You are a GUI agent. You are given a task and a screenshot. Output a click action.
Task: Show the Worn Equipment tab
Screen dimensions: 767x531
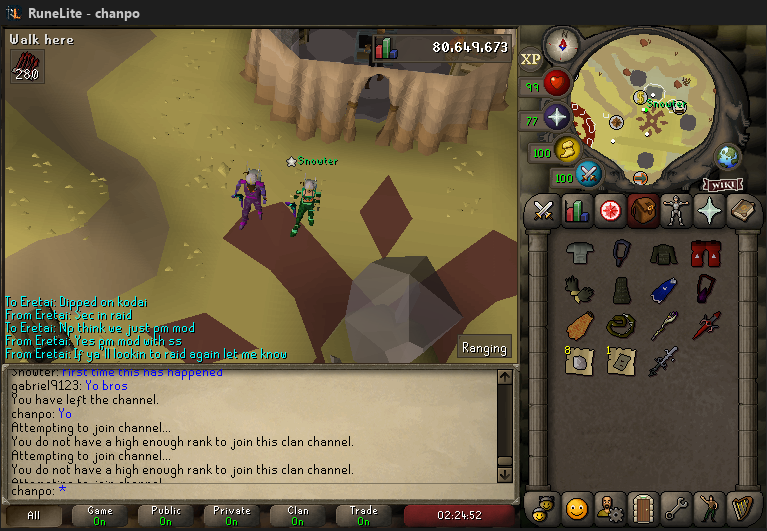tap(677, 211)
